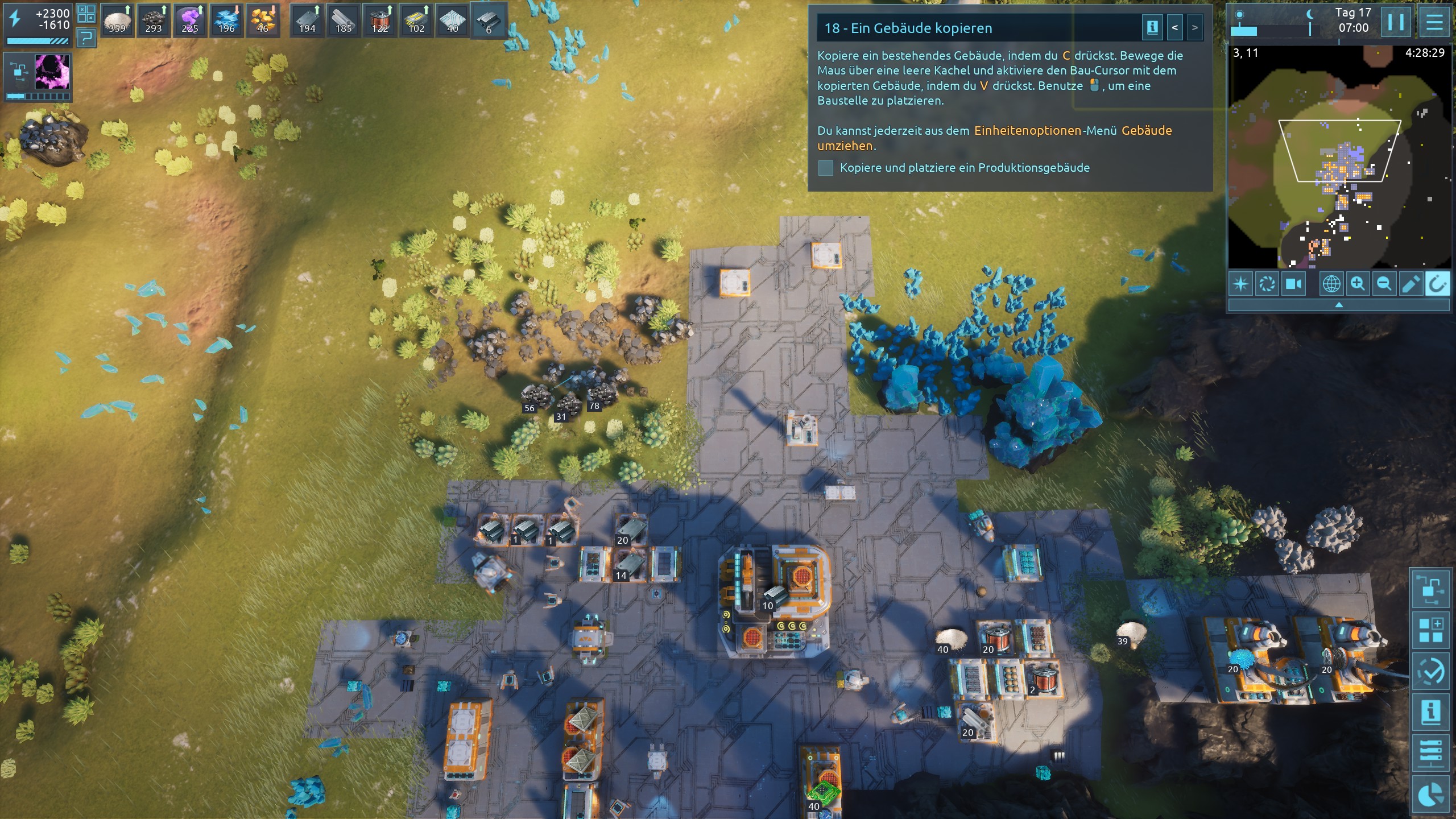The width and height of the screenshot is (1456, 819).
Task: Select the copper wire coil resource slot
Action: coord(380,21)
